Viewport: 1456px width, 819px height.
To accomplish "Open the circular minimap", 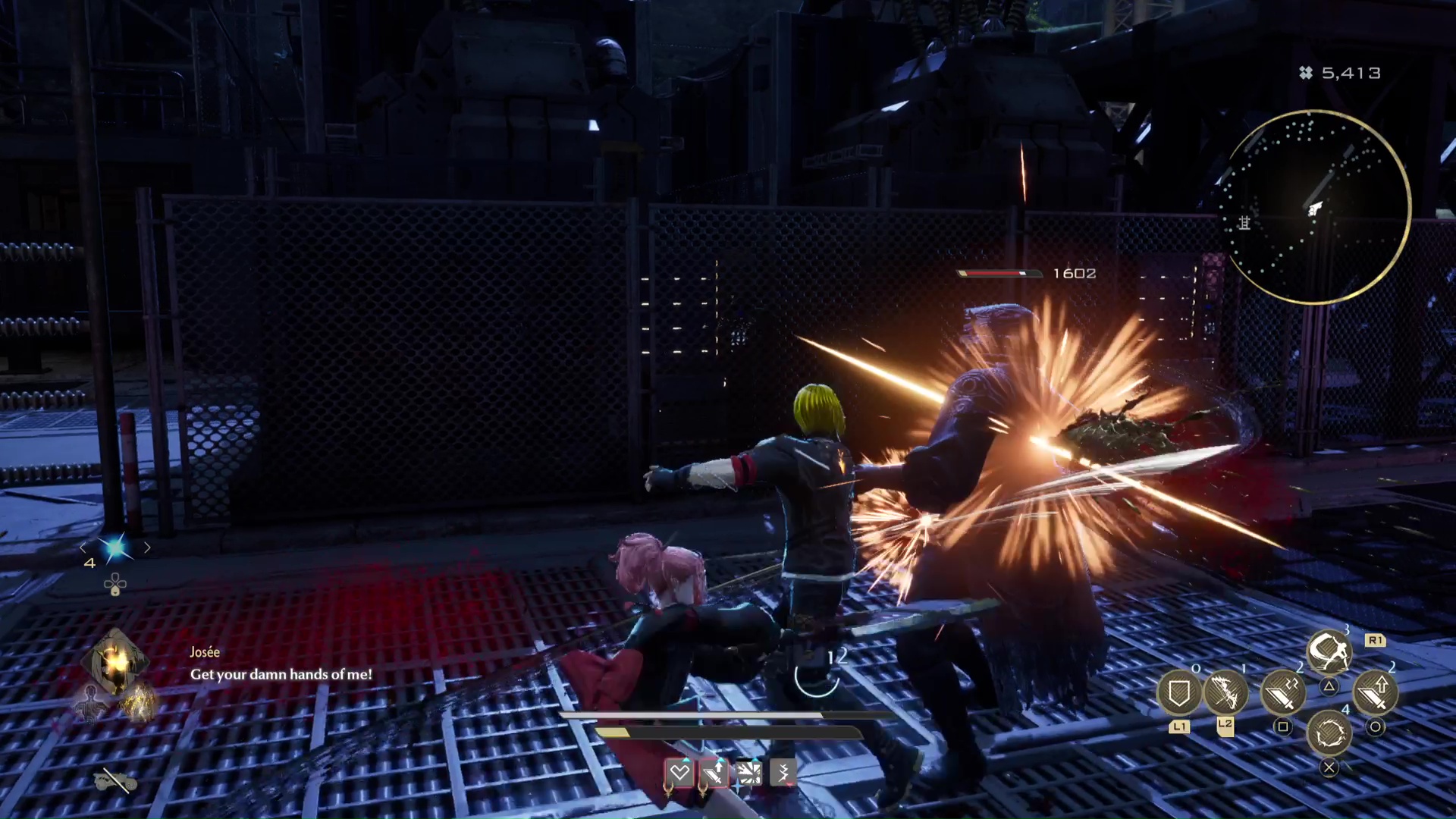I will [x=1318, y=207].
